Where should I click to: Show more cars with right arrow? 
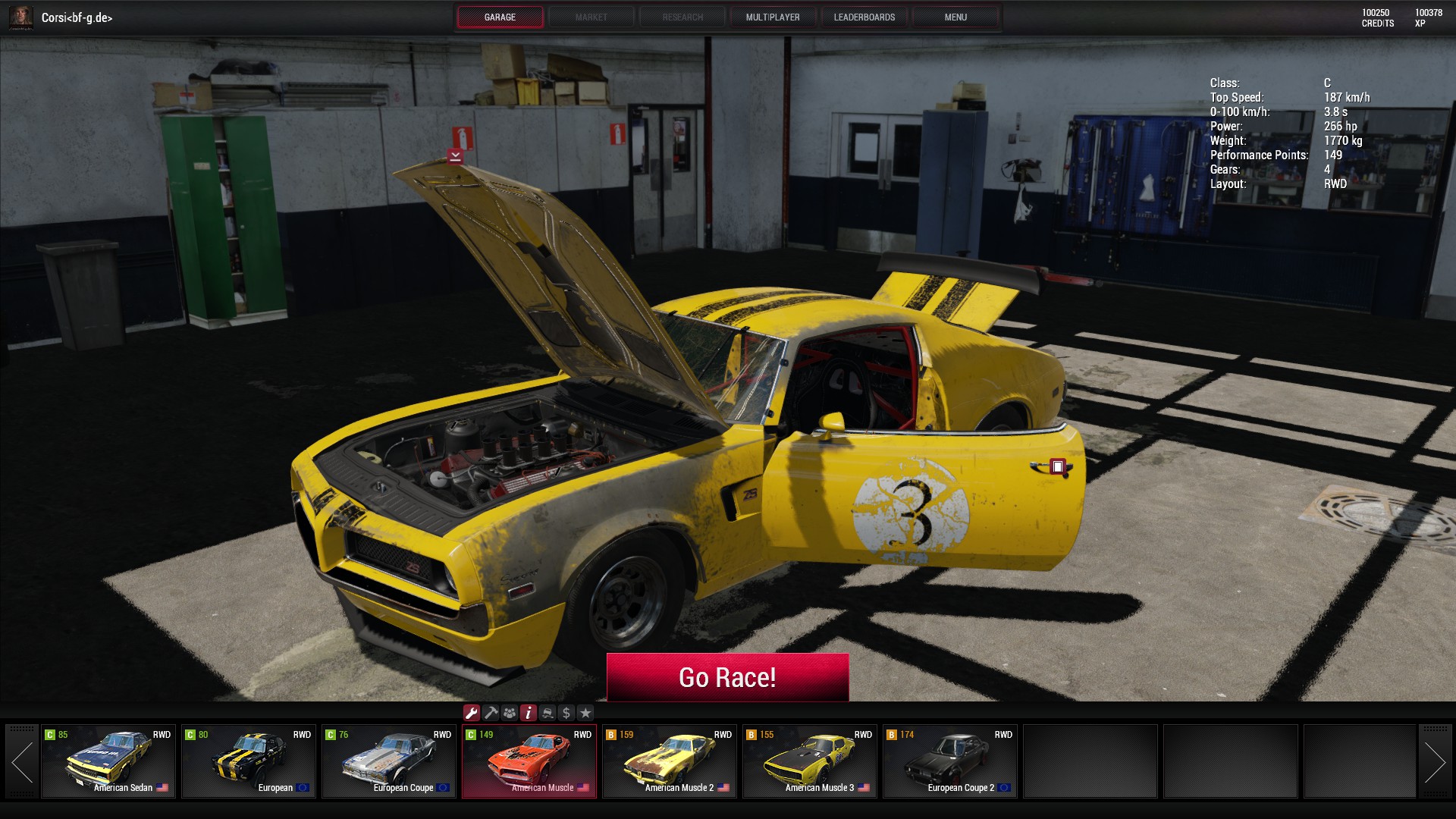pyautogui.click(x=1434, y=761)
